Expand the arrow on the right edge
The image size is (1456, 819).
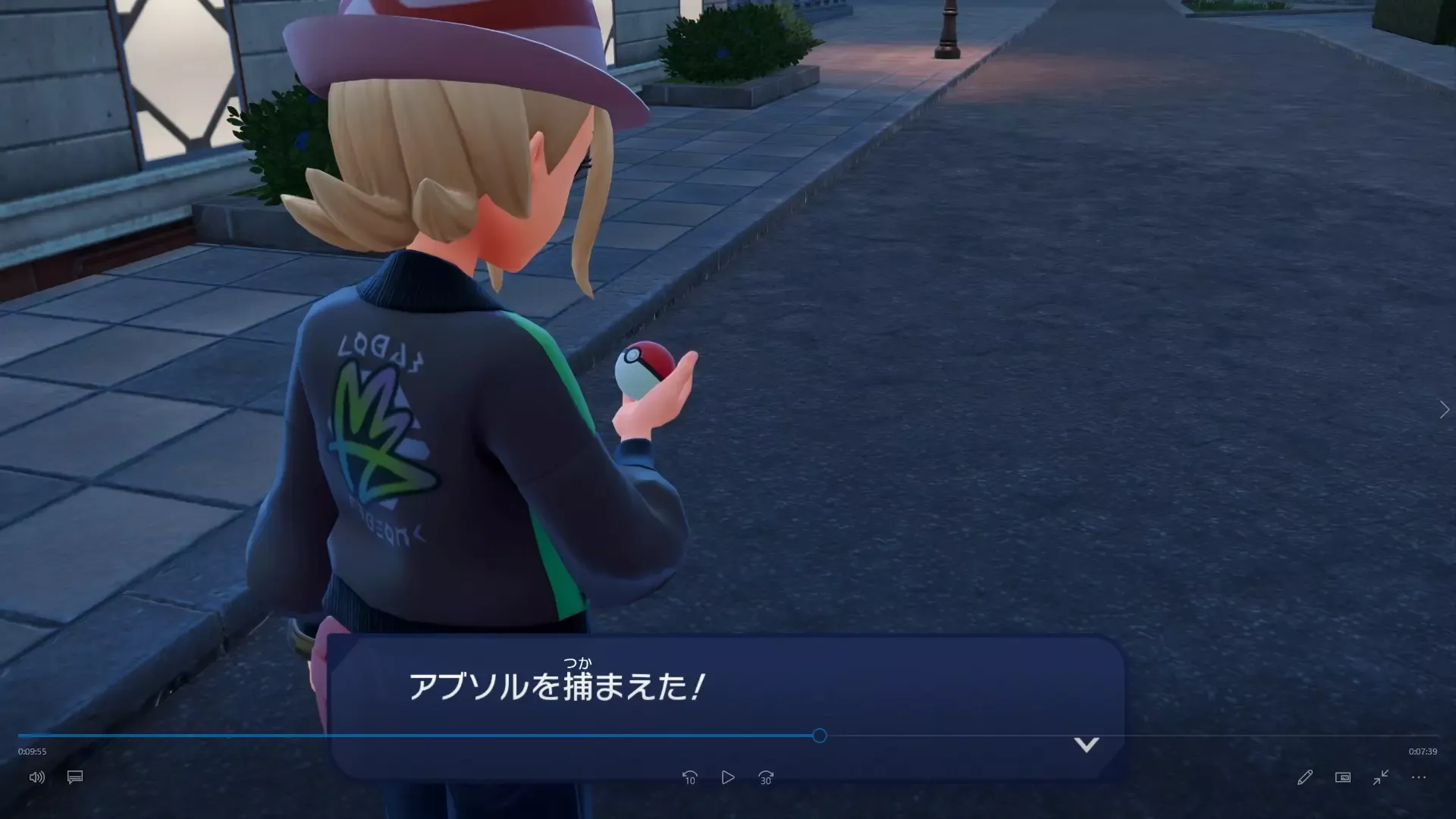pyautogui.click(x=1444, y=409)
